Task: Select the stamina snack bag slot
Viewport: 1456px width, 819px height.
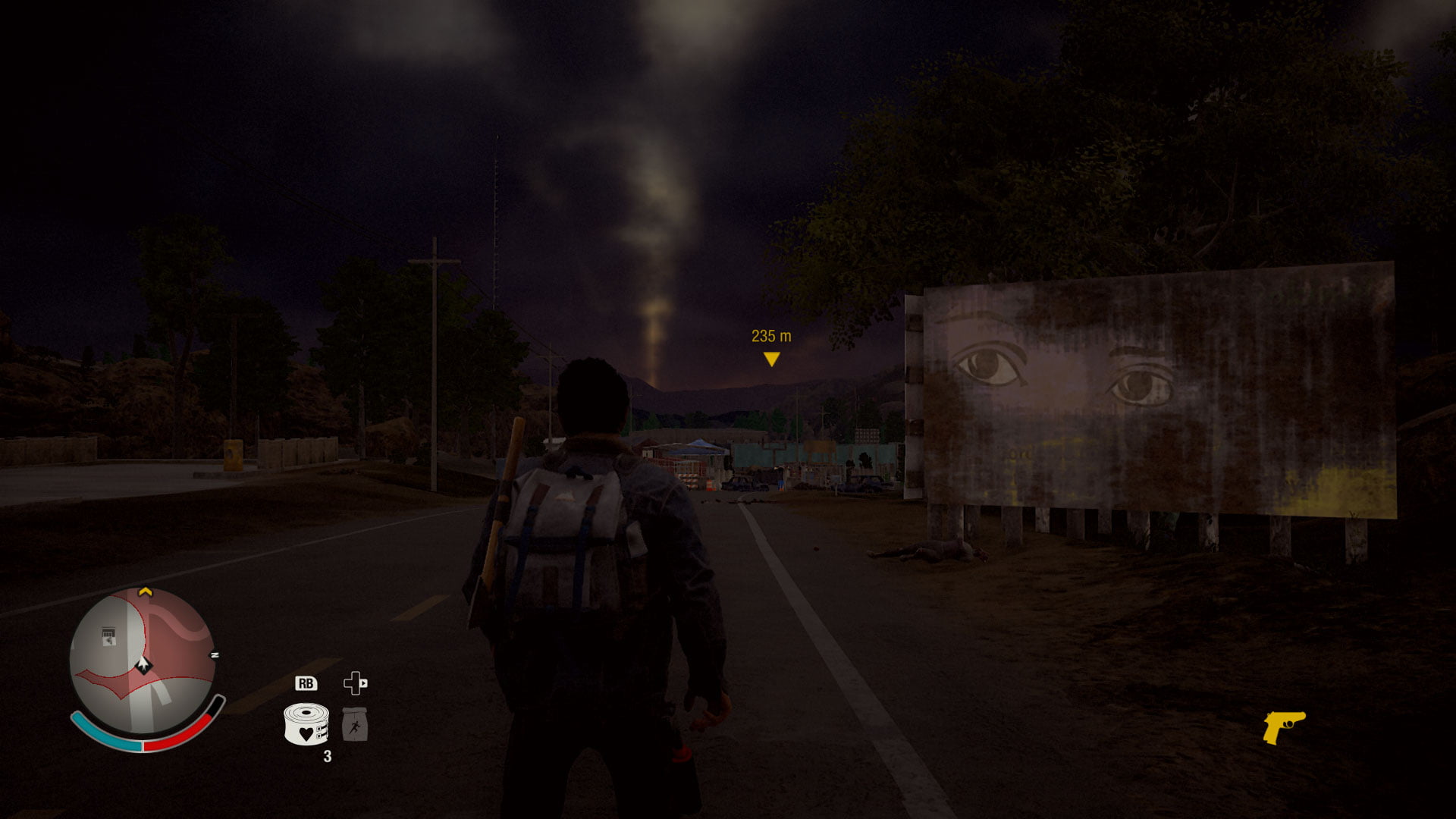Action: click(x=354, y=725)
